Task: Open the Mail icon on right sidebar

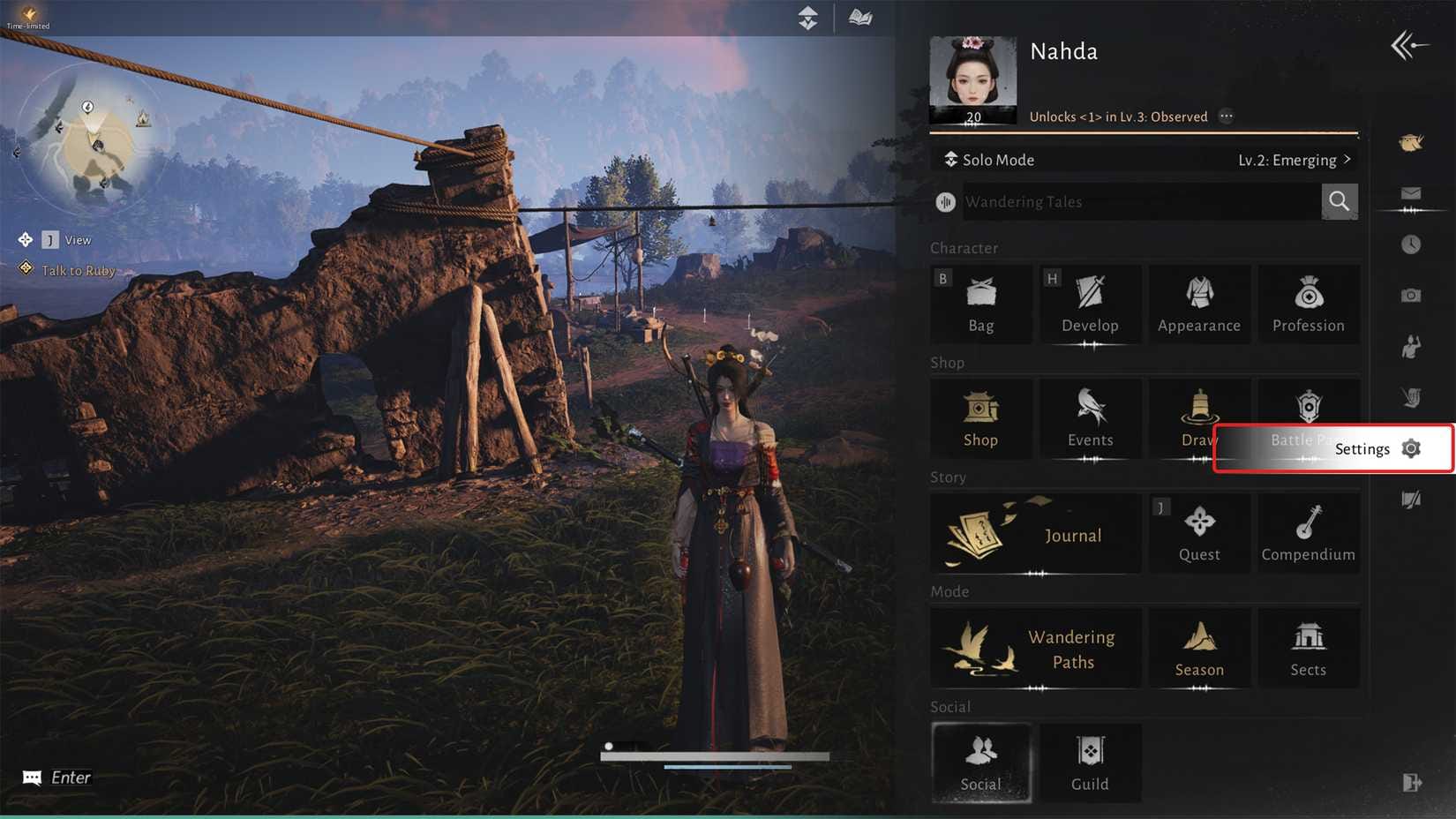Action: [x=1411, y=193]
